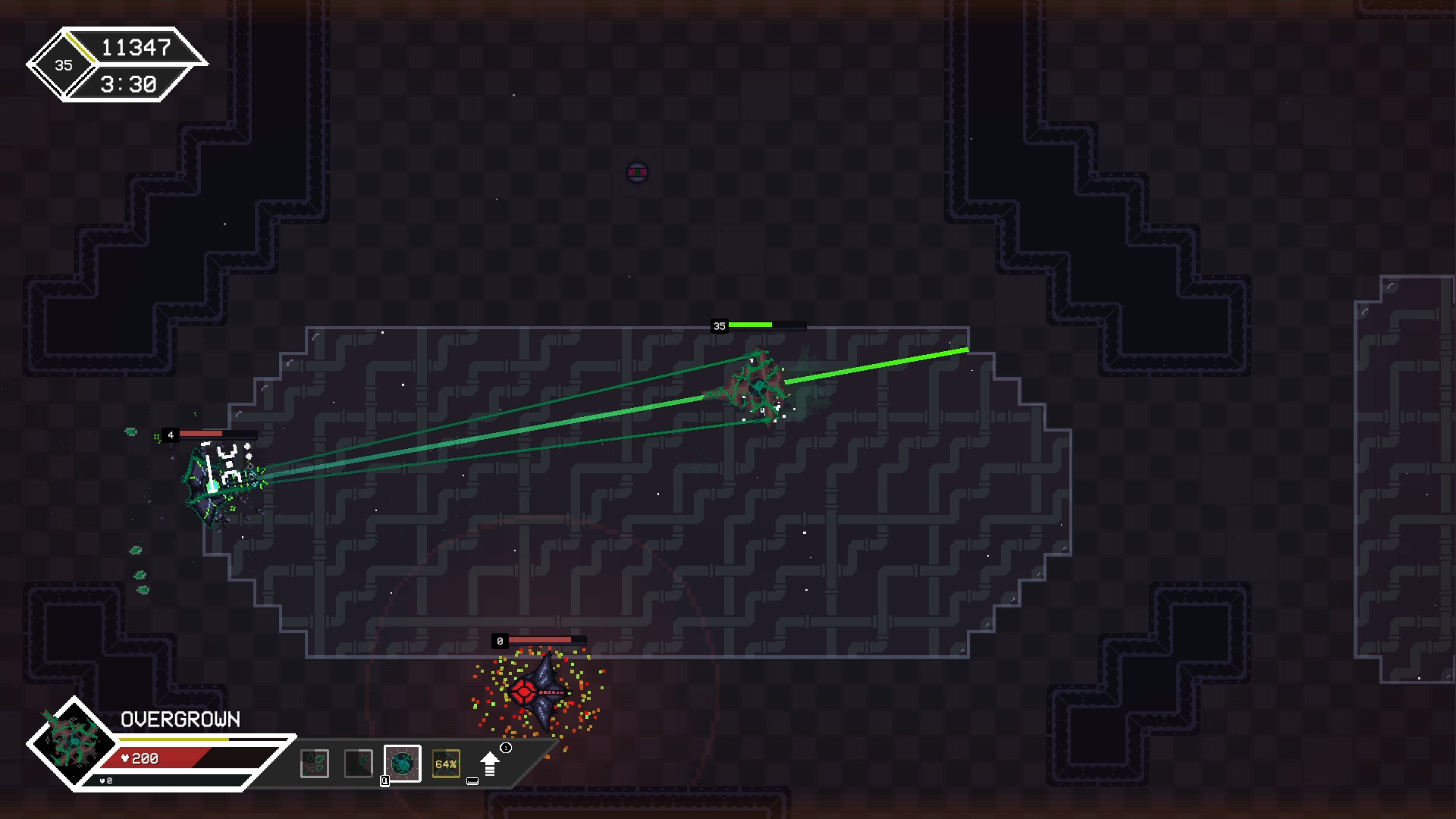The width and height of the screenshot is (1456, 819).
Task: Click the 64% charging ability icon
Action: tap(446, 764)
